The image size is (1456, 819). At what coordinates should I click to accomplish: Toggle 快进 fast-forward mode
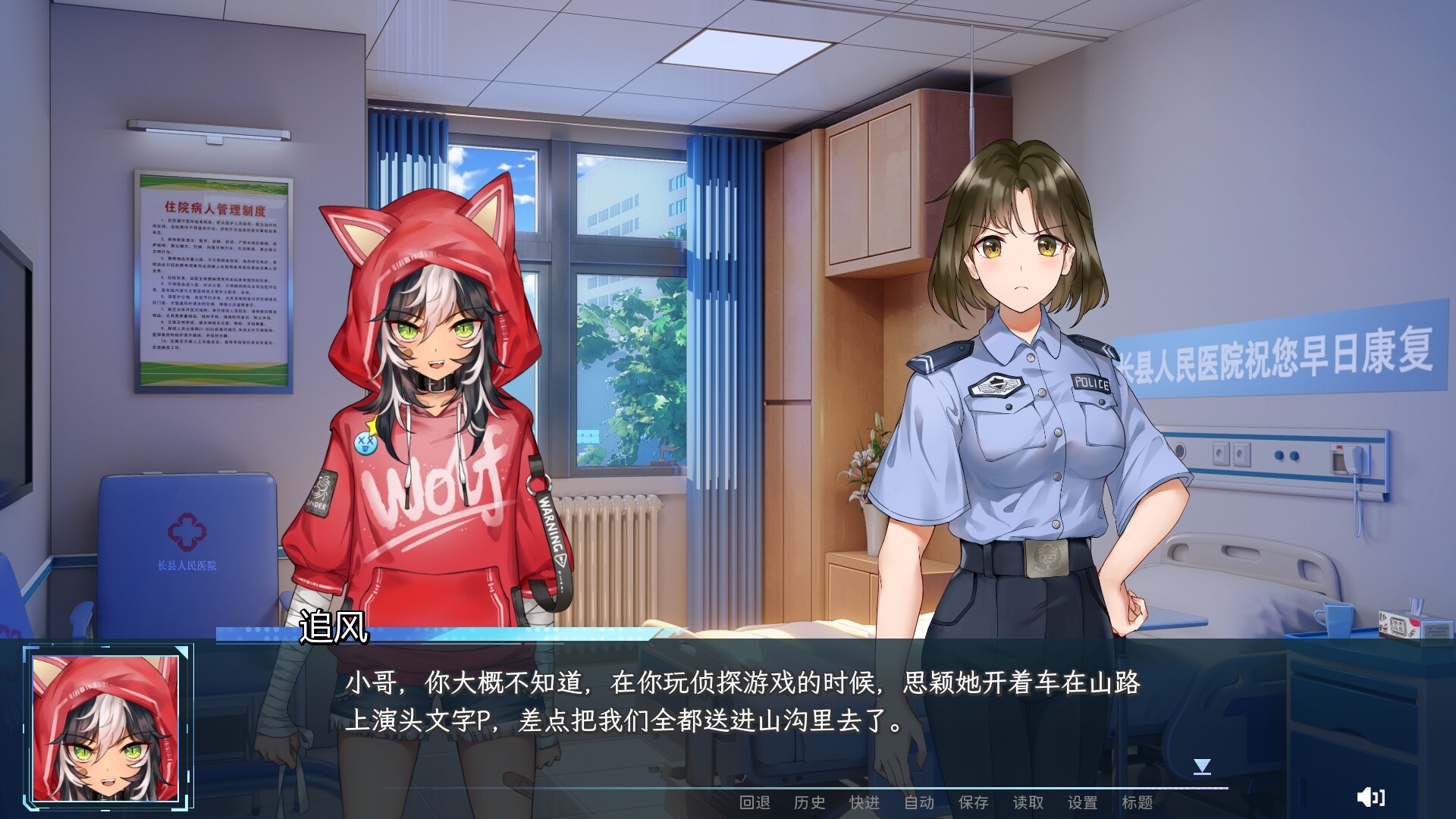coord(865,802)
